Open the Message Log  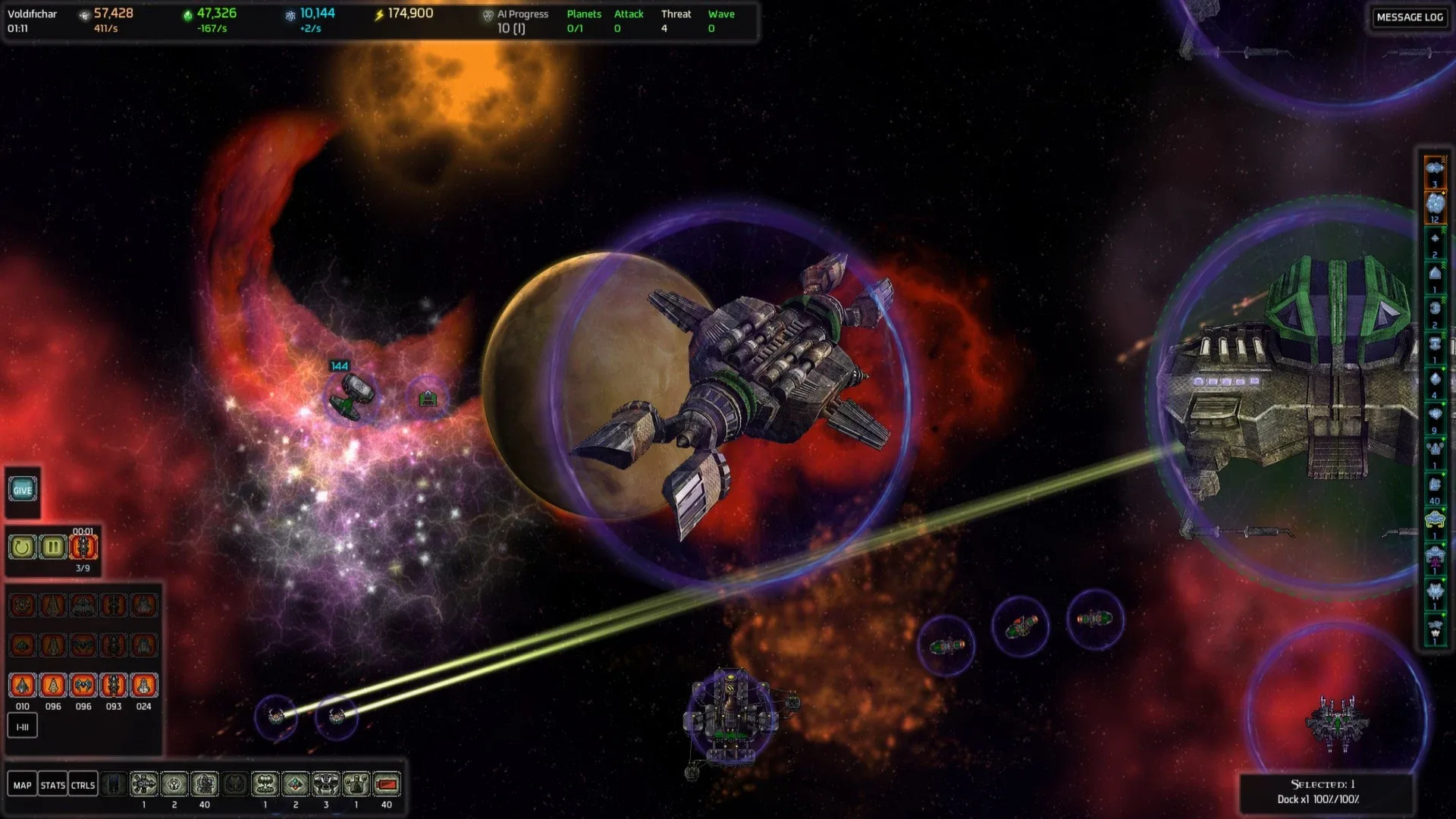[x=1409, y=17]
